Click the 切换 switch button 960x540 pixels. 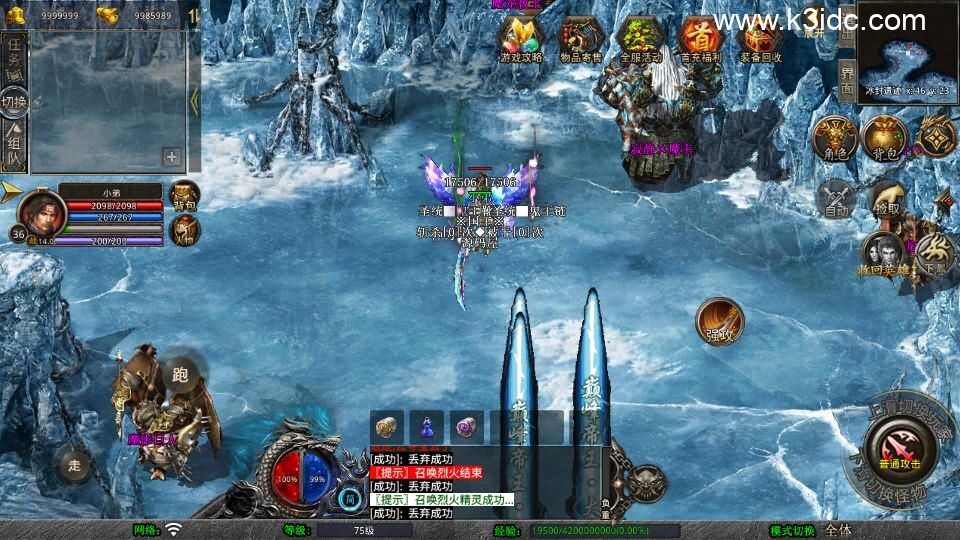pos(15,101)
